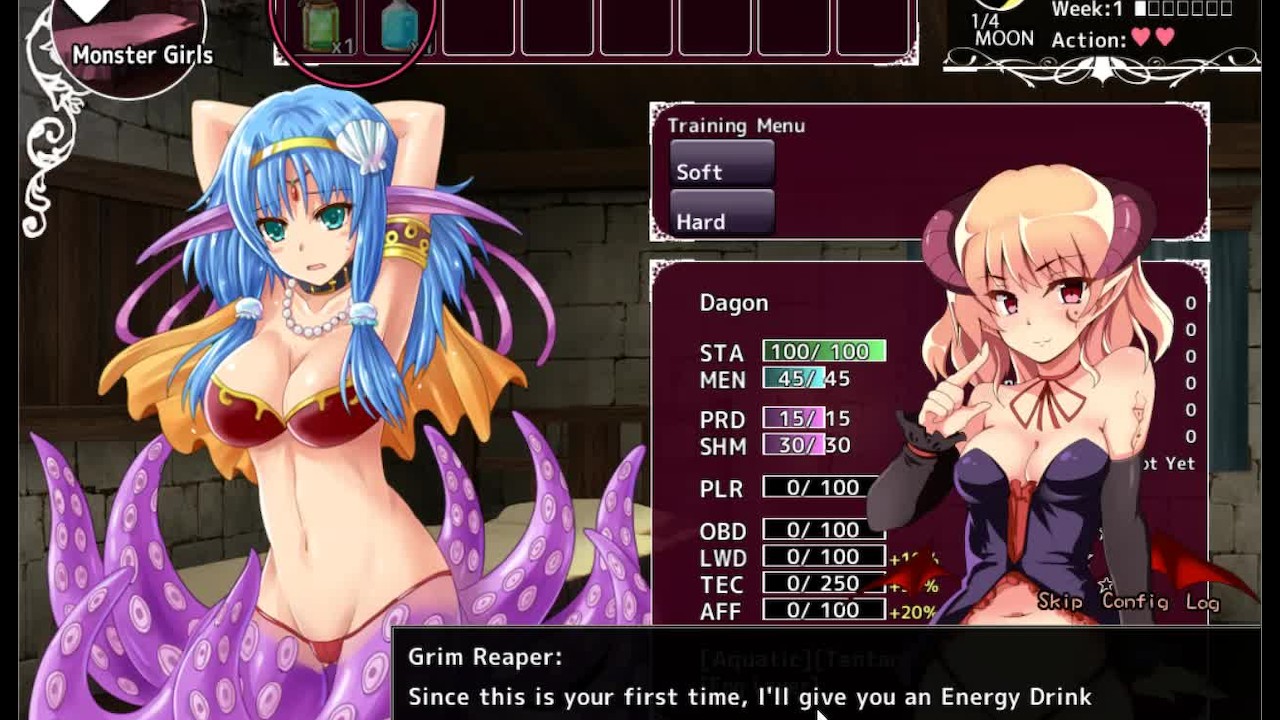Select the blue potion bottle item slot
Screen dimensions: 1280x720
point(401,27)
